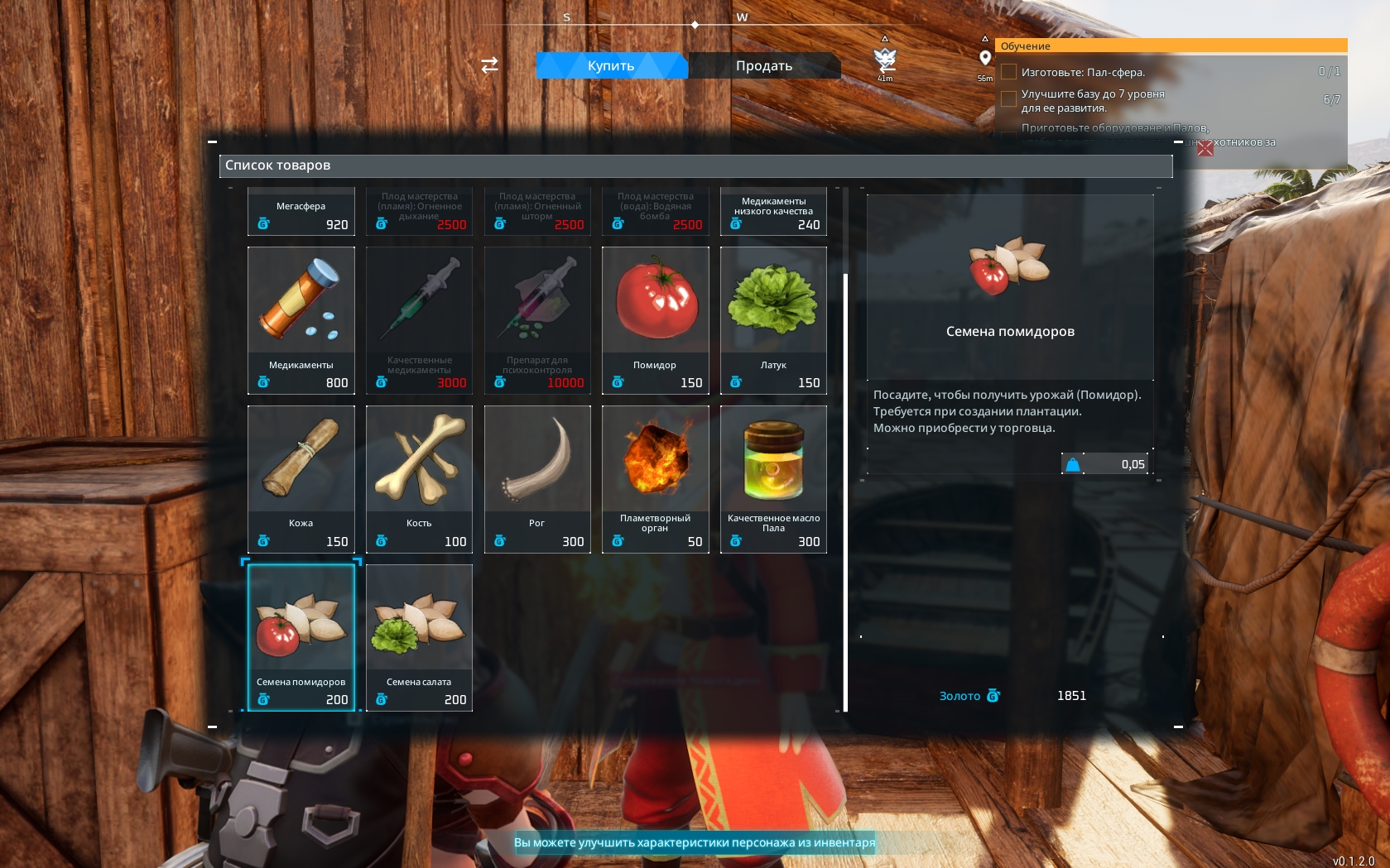Viewport: 1390px width, 868px height.
Task: Select the Семена помидоров seeds
Action: pyautogui.click(x=301, y=637)
